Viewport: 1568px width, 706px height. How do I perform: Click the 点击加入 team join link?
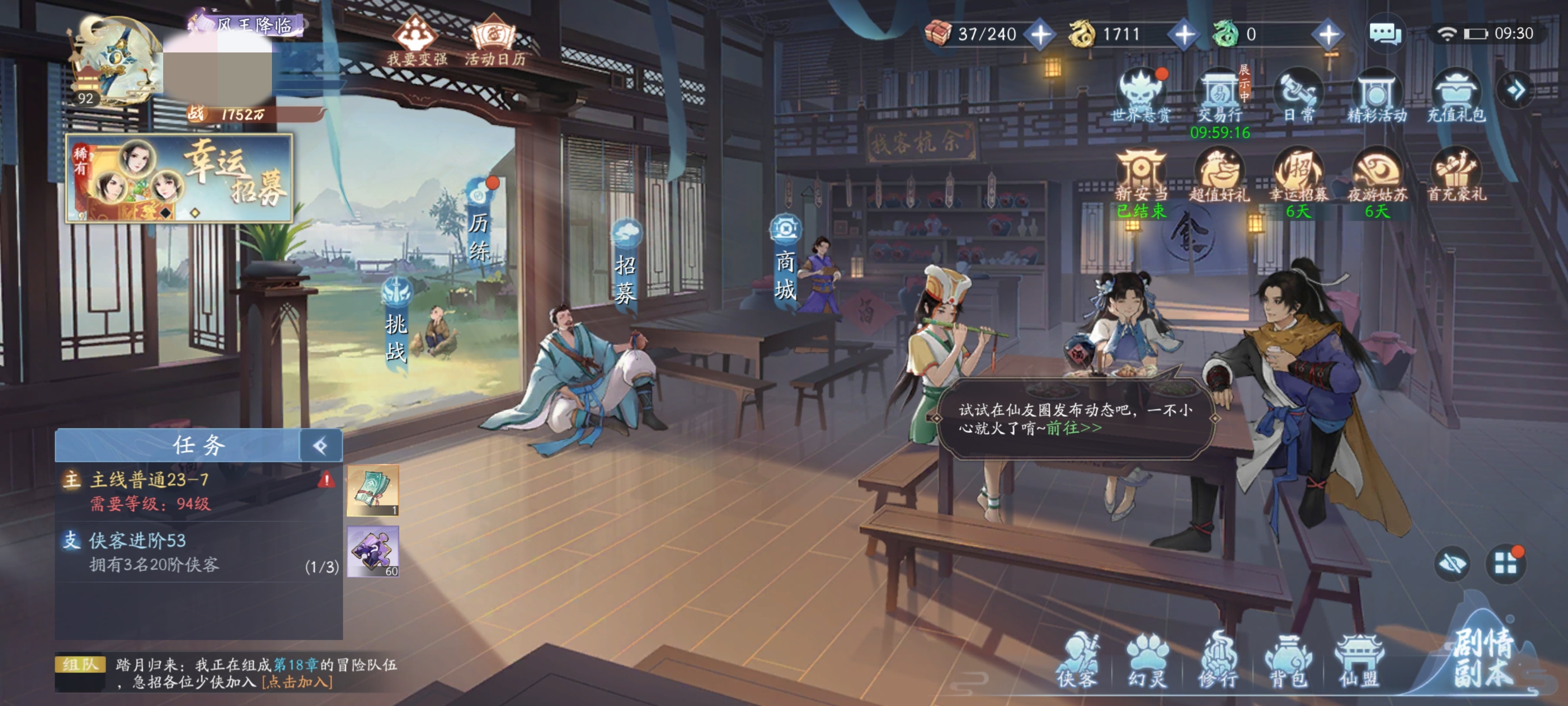click(297, 682)
